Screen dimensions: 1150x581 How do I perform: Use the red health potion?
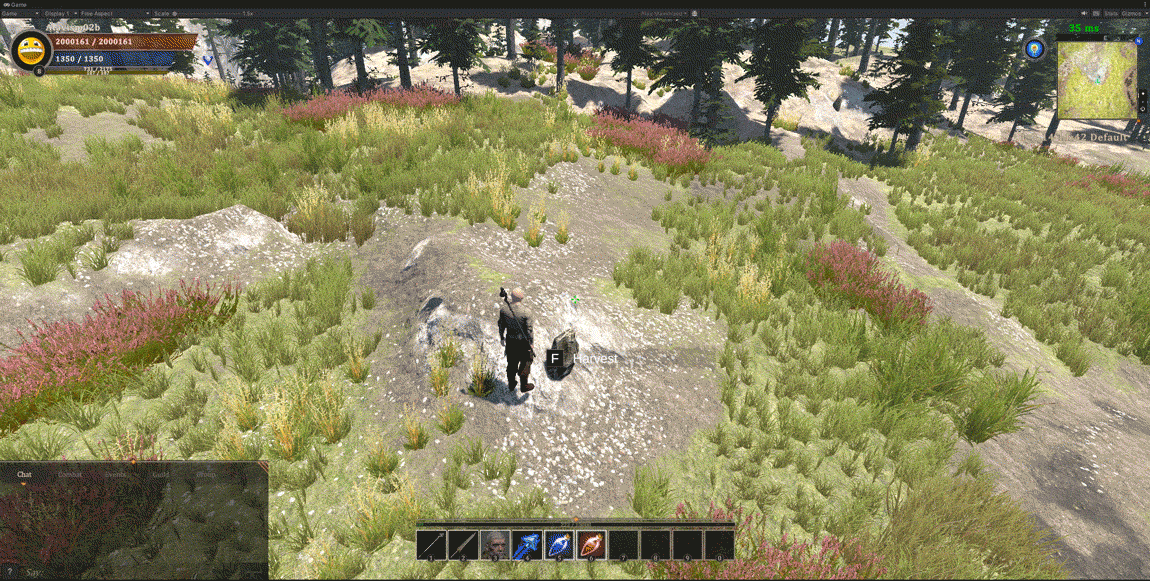click(x=591, y=545)
